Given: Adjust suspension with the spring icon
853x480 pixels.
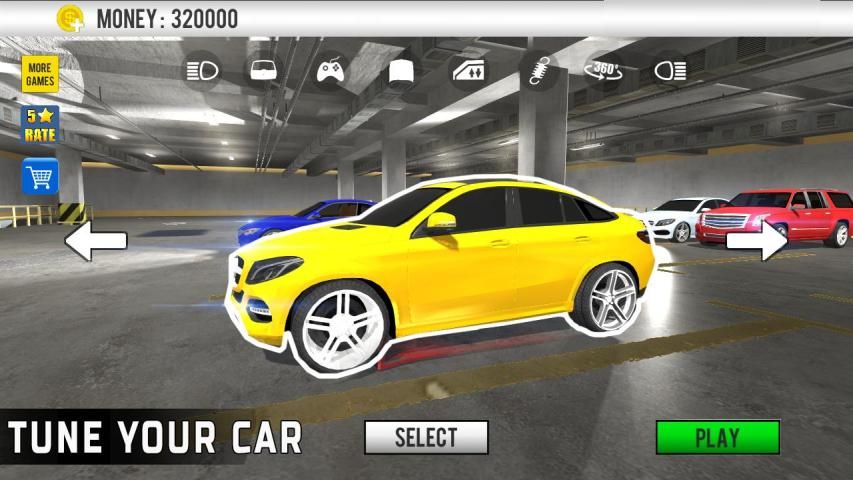Looking at the screenshot, I should pyautogui.click(x=538, y=71).
